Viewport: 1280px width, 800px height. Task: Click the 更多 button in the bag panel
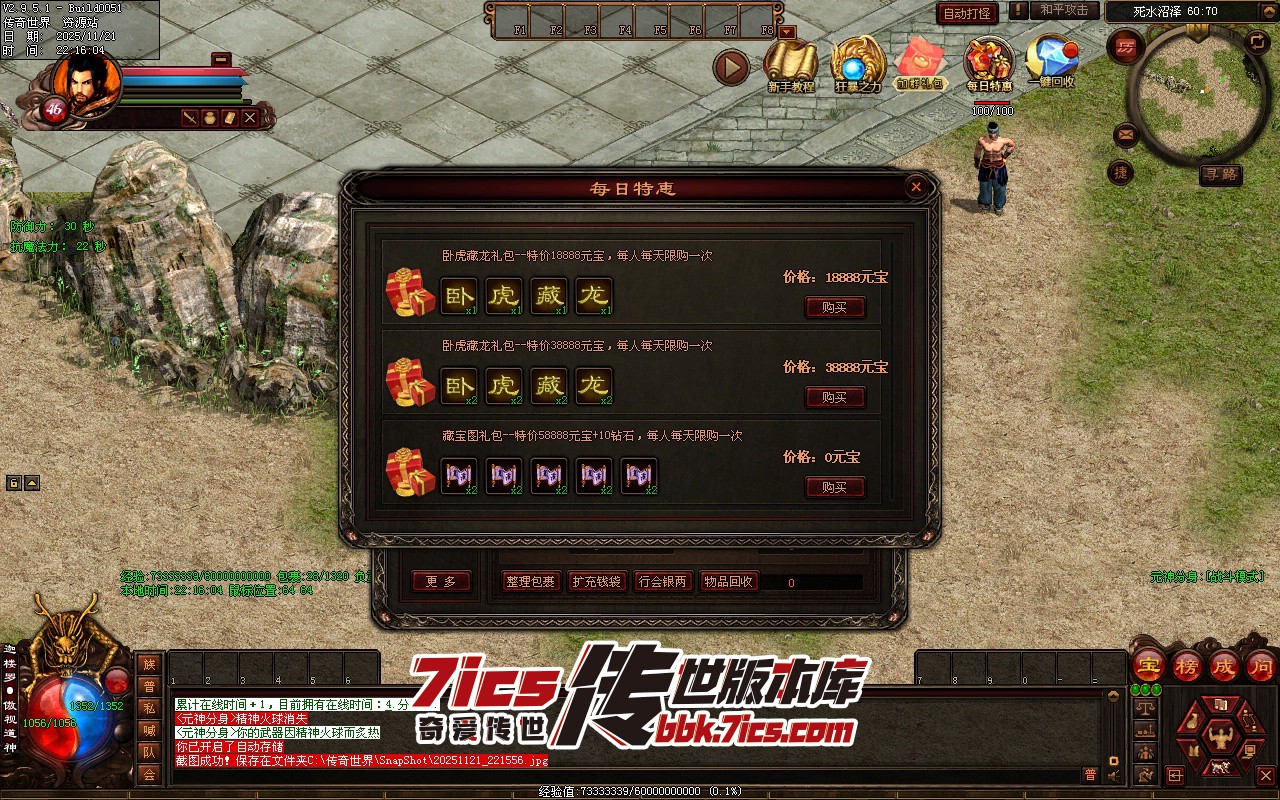point(441,581)
